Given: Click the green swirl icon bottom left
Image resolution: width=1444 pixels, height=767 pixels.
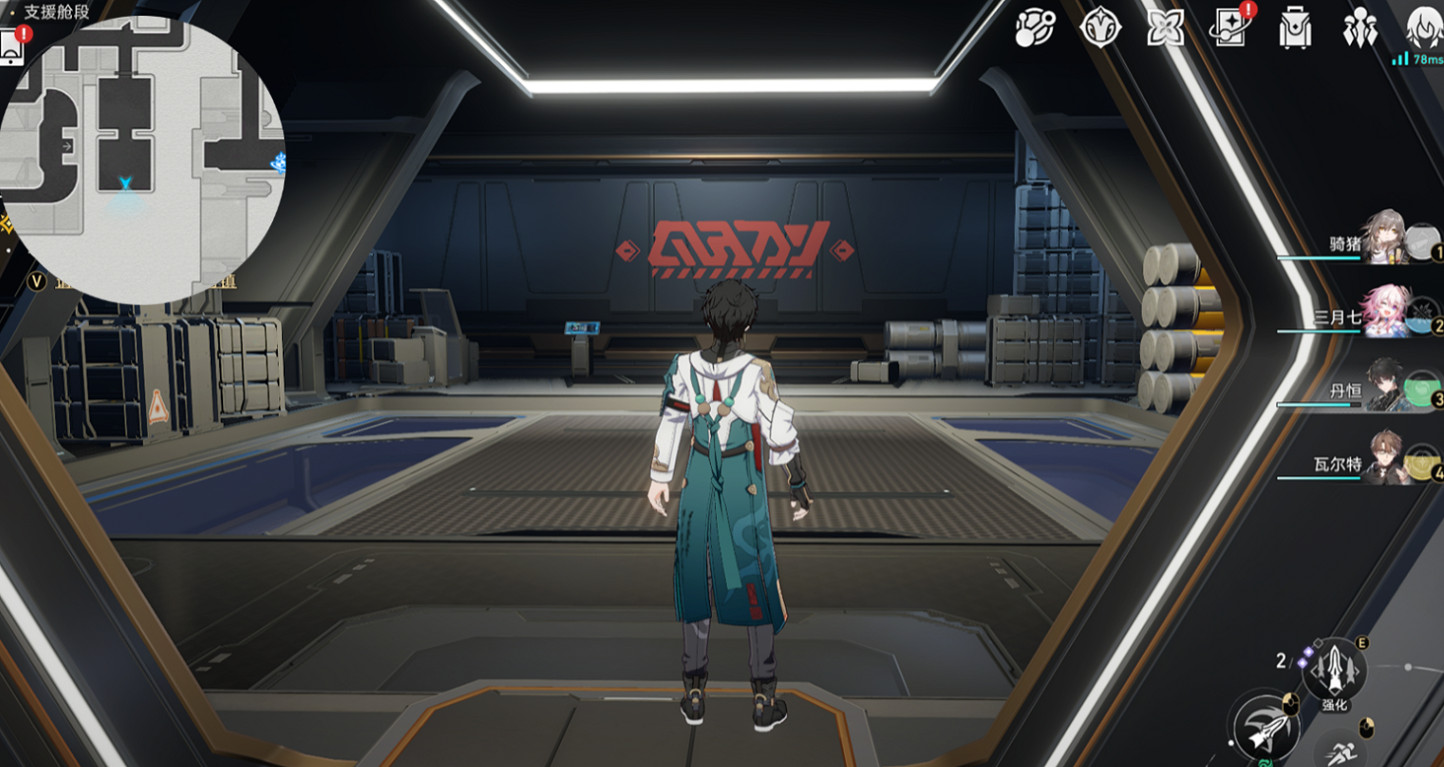Looking at the screenshot, I should (1266, 761).
